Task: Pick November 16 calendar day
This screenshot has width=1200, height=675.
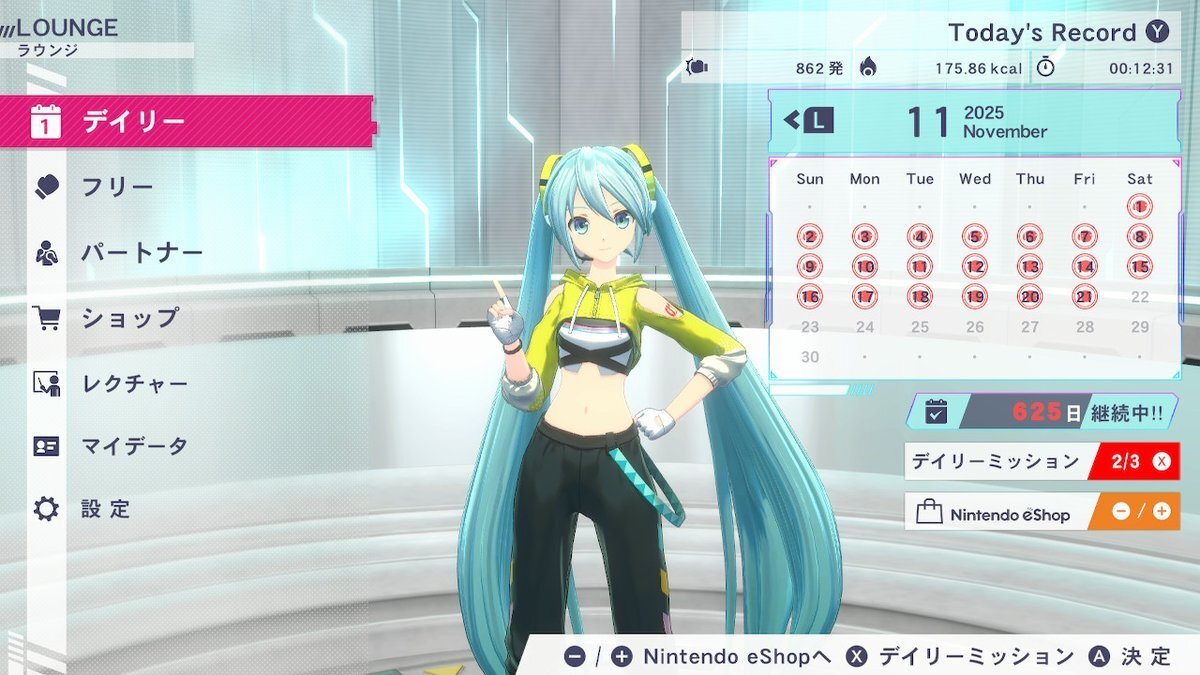Action: [810, 297]
